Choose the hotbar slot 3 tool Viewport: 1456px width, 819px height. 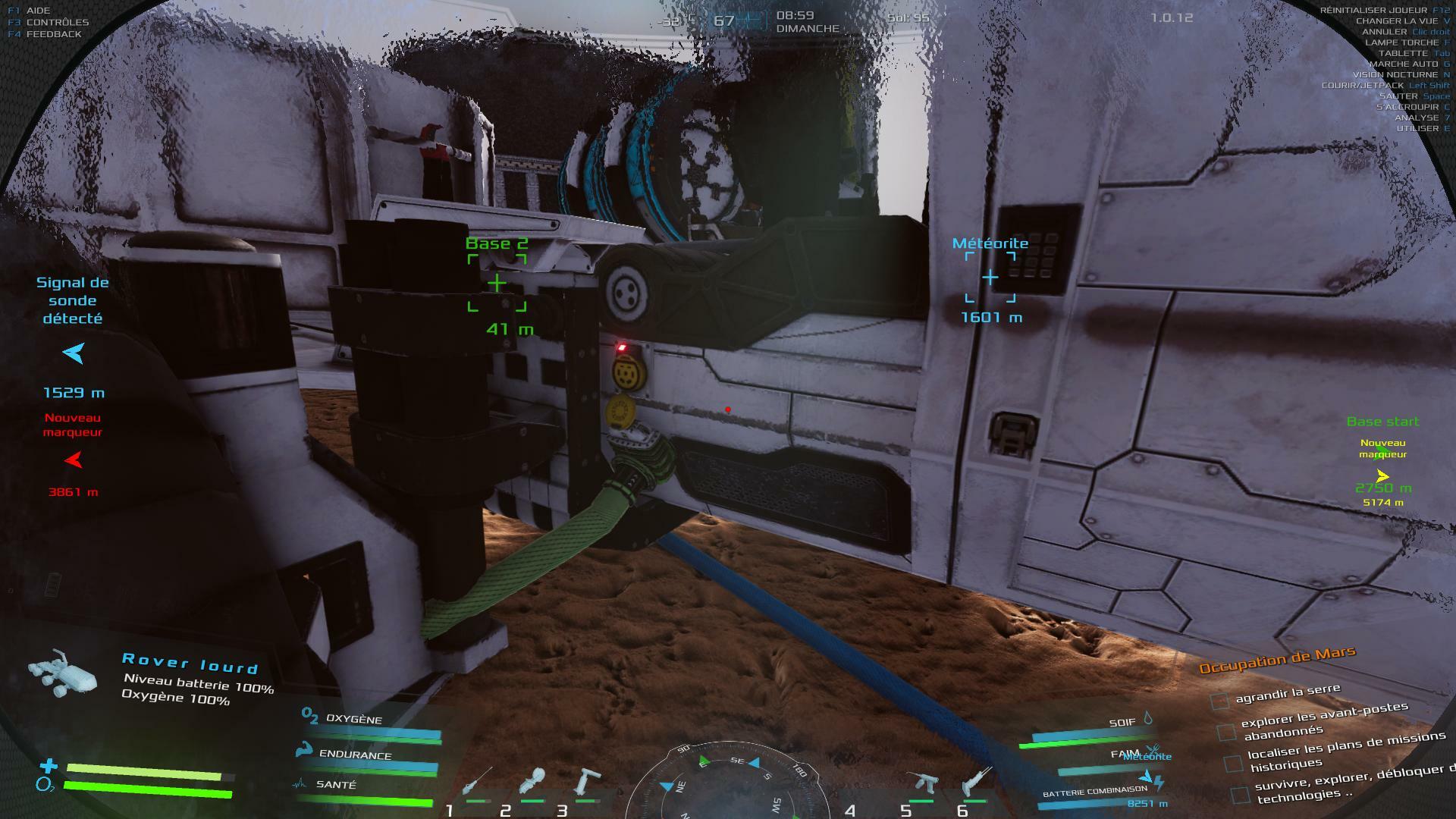coord(585,783)
